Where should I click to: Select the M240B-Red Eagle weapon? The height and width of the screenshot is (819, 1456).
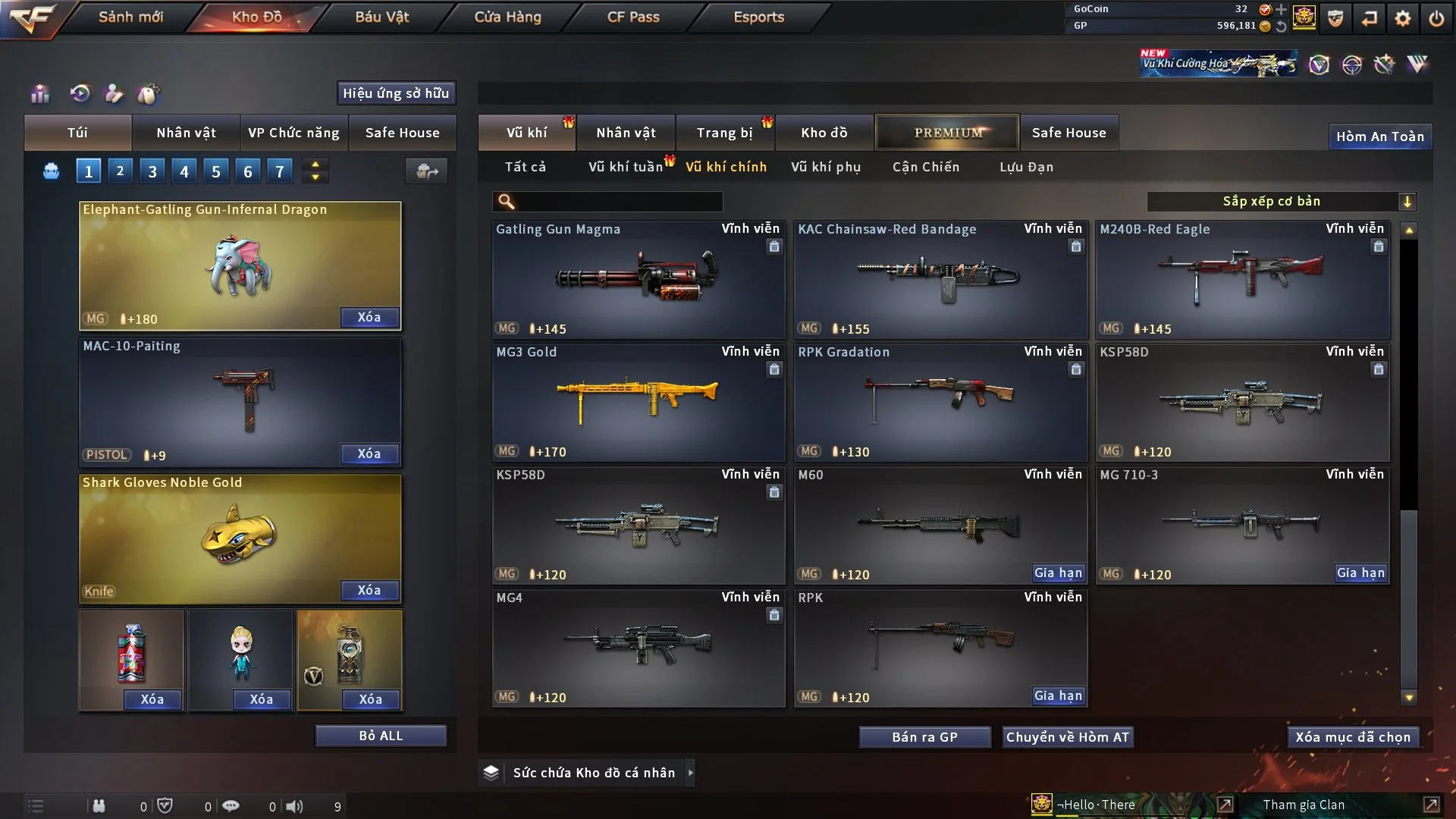(x=1242, y=279)
